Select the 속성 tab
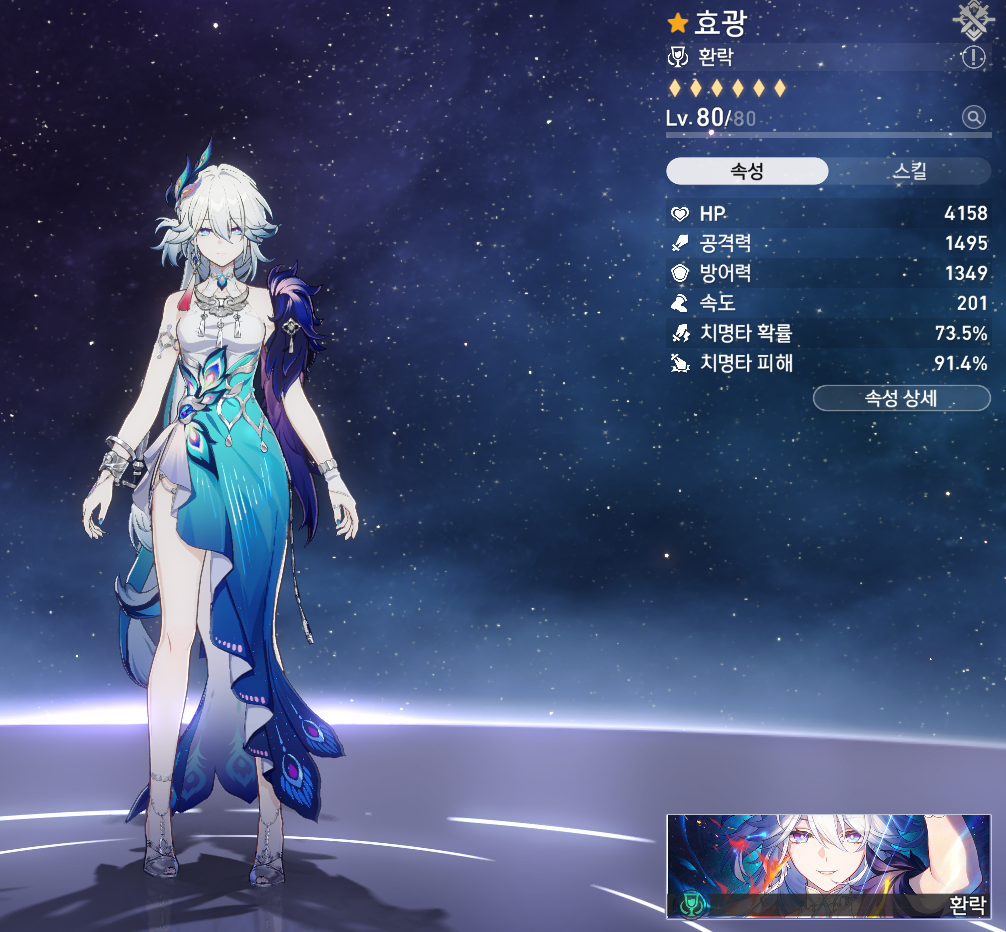The width and height of the screenshot is (1006, 932). pos(747,171)
